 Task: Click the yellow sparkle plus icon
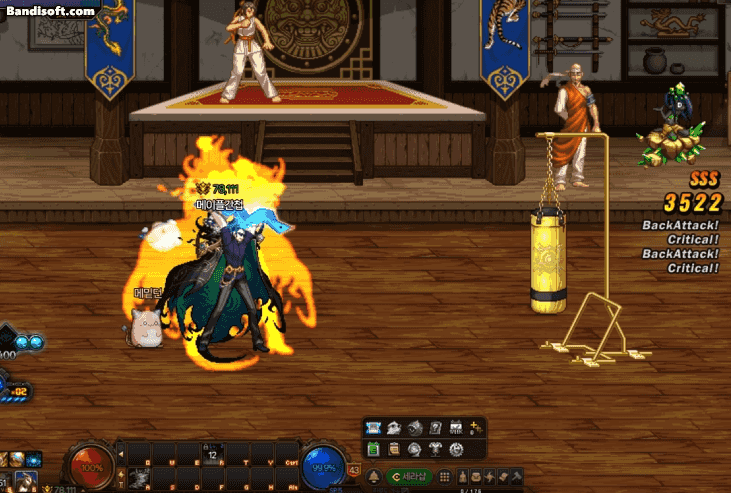[x=476, y=428]
